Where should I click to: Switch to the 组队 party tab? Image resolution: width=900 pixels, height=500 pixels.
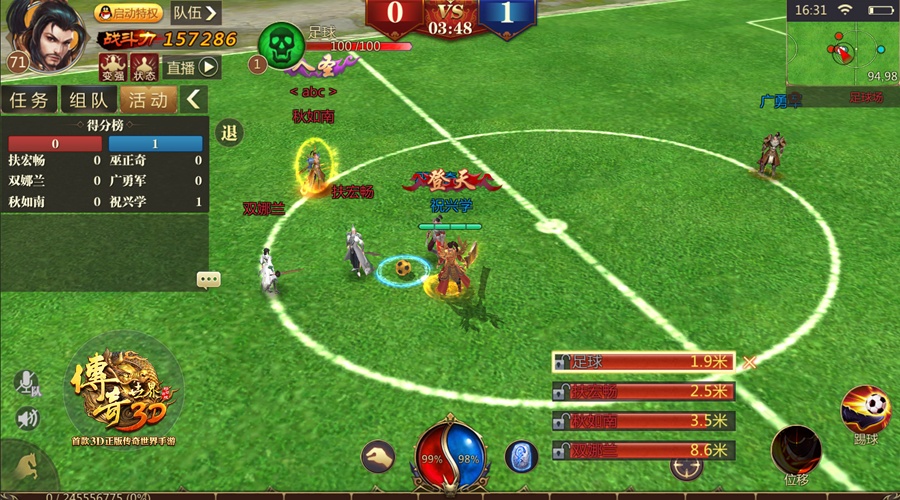89,99
